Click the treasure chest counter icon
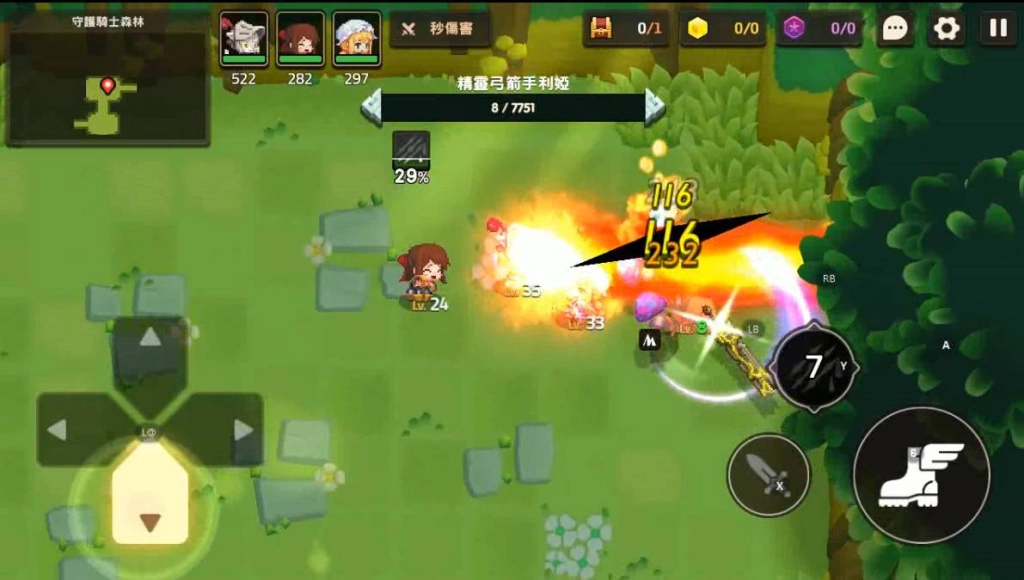1024x580 pixels. click(x=601, y=29)
